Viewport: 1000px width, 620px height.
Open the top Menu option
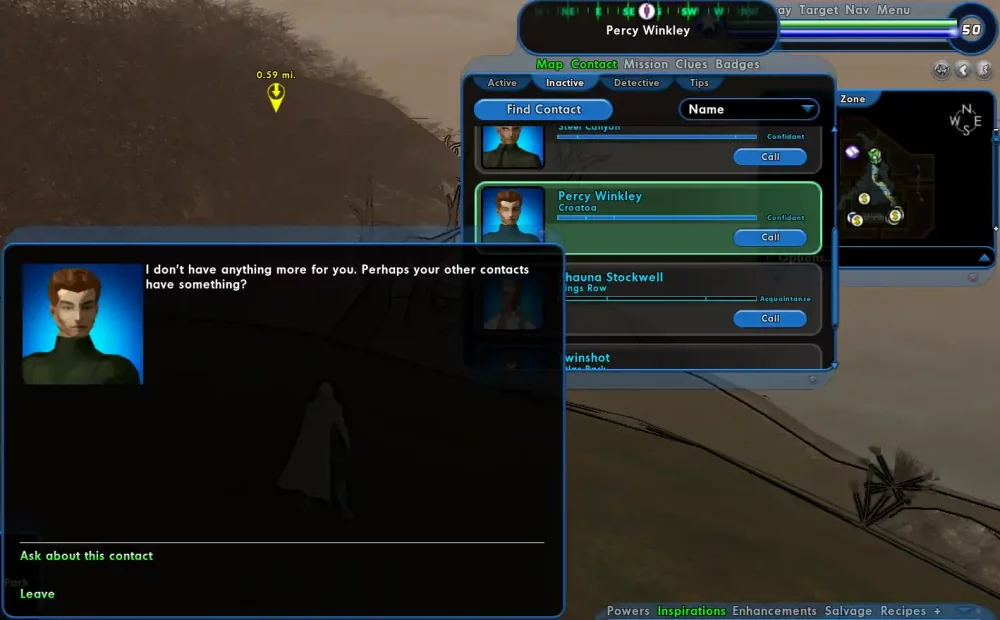coord(893,10)
